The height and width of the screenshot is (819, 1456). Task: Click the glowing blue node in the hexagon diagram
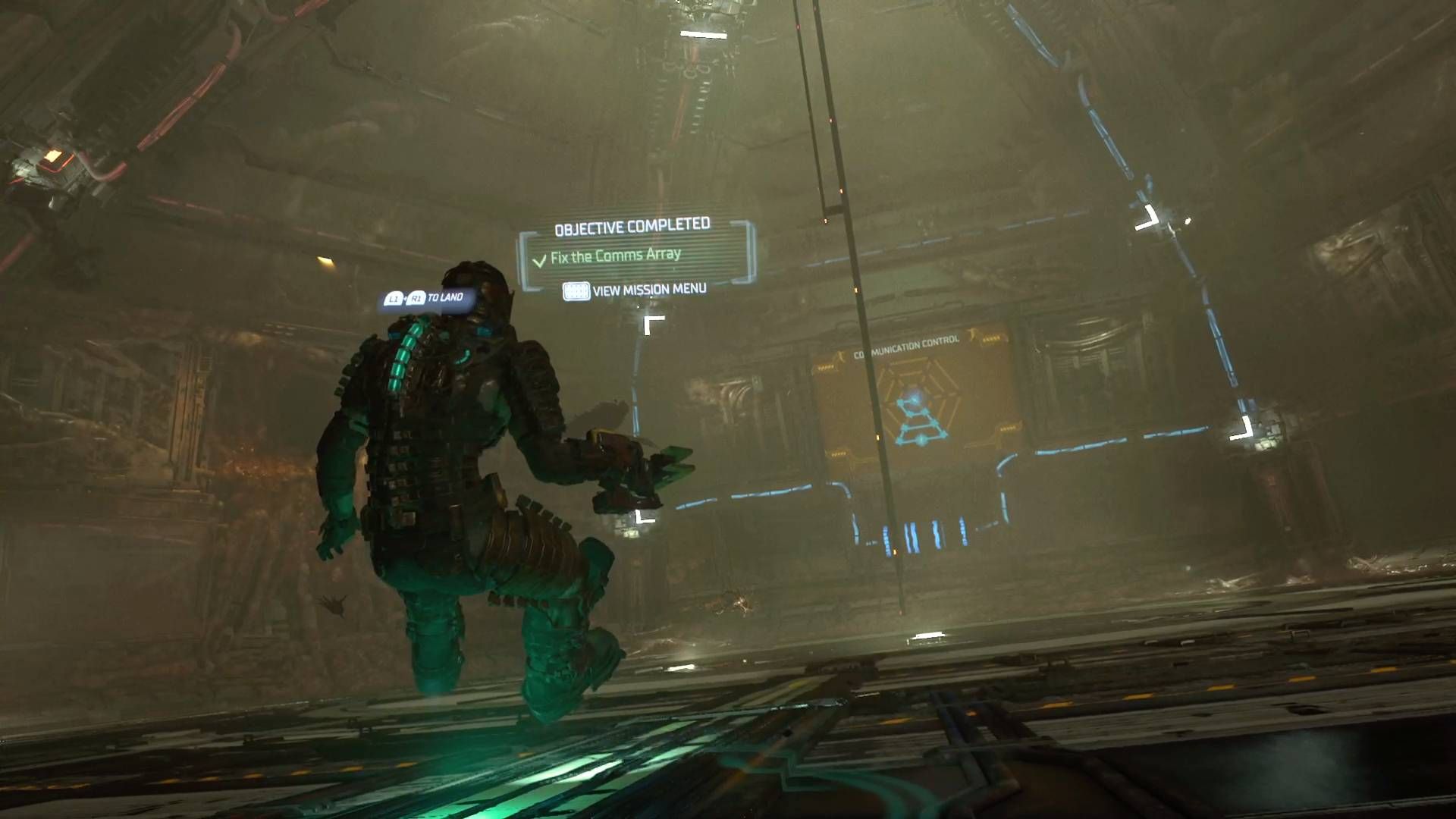[915, 399]
